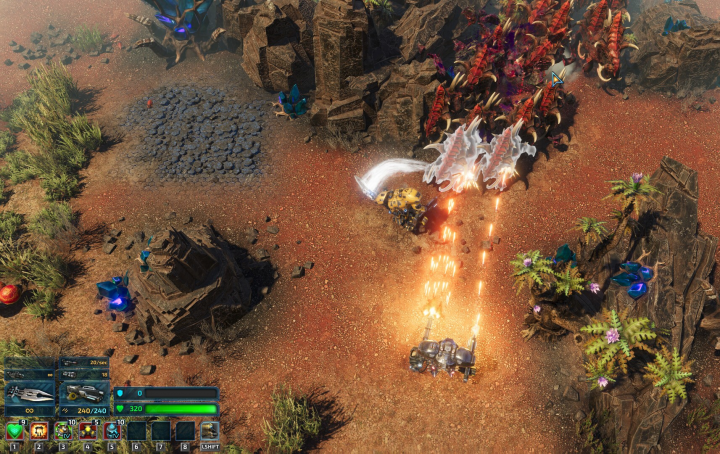720x454 pixels.
Task: Select the right-hand gun with 240/240 ammo
Action: (83, 394)
